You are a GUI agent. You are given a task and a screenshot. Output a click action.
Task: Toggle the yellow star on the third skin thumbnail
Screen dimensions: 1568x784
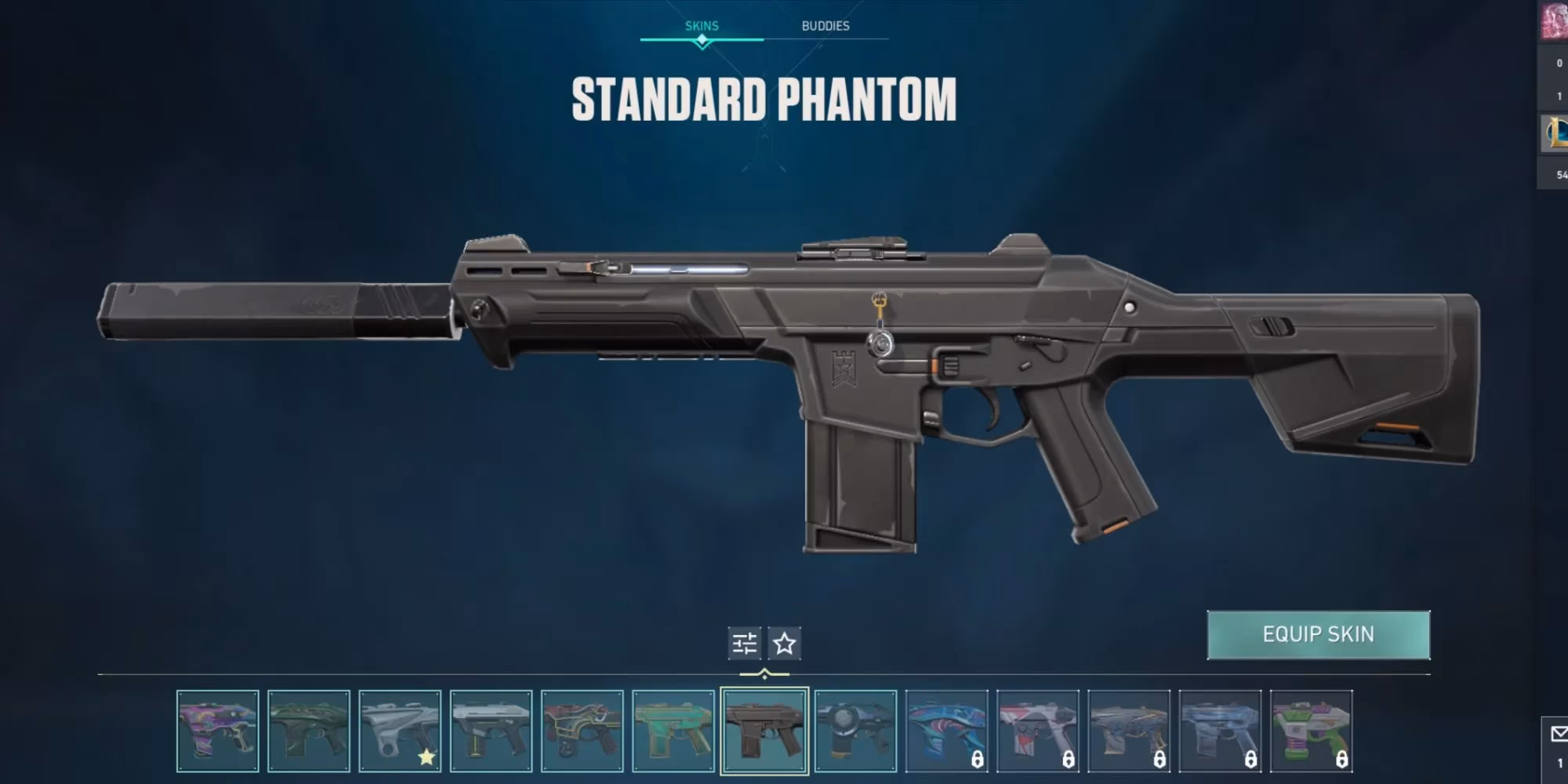426,757
